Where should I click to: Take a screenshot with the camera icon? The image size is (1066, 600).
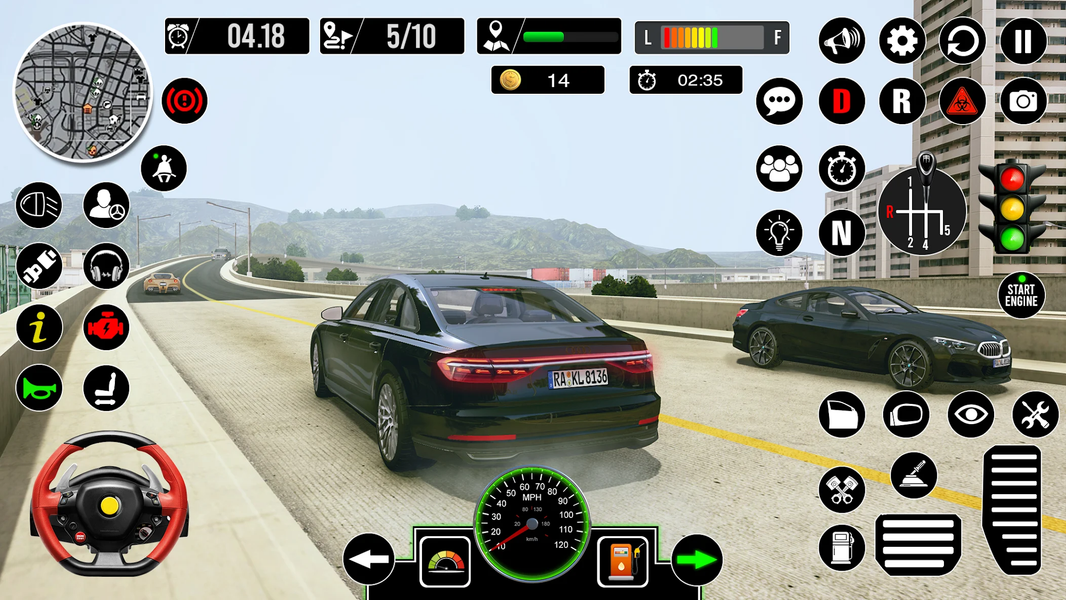(x=1023, y=100)
